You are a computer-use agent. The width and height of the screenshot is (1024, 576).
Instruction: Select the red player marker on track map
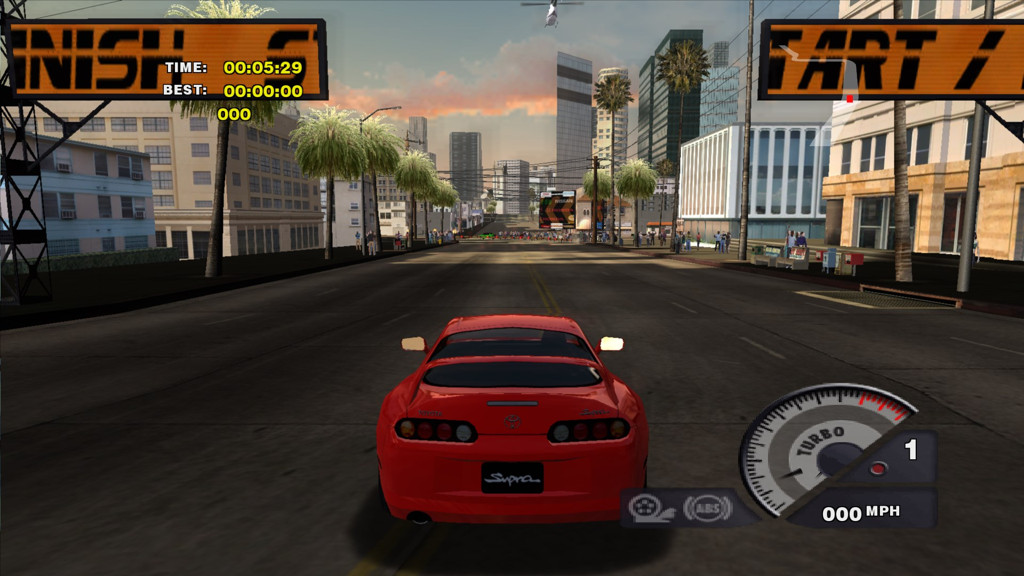pyautogui.click(x=849, y=98)
